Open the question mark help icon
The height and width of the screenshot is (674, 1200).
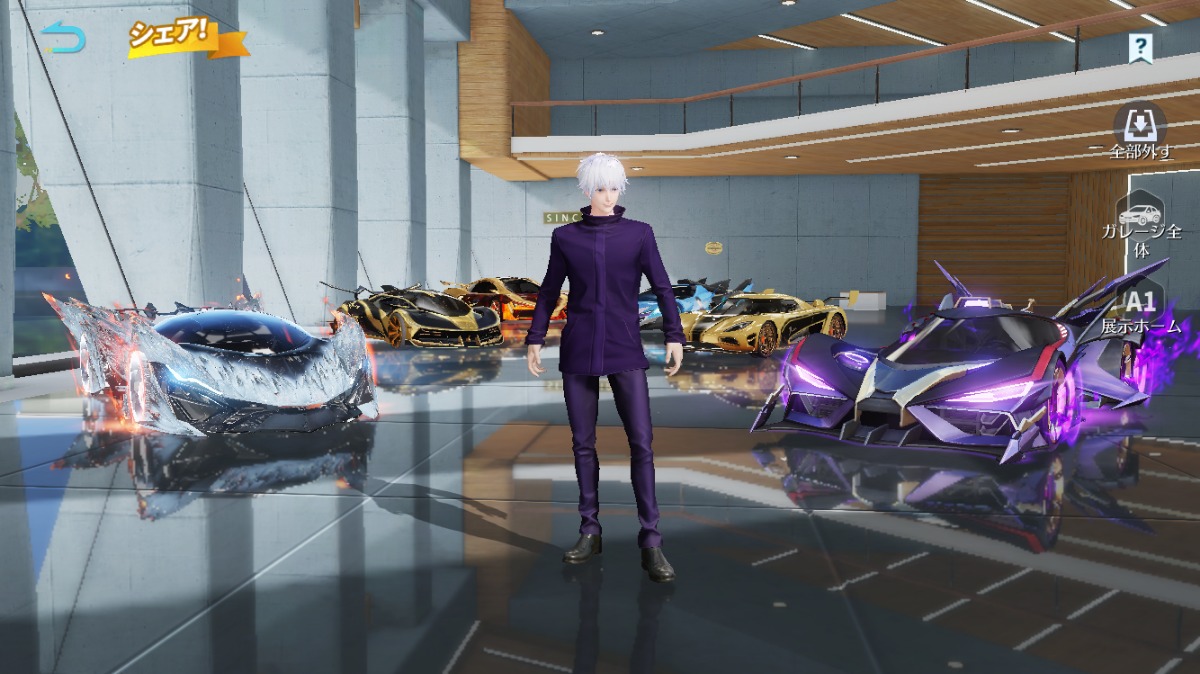pos(1140,46)
